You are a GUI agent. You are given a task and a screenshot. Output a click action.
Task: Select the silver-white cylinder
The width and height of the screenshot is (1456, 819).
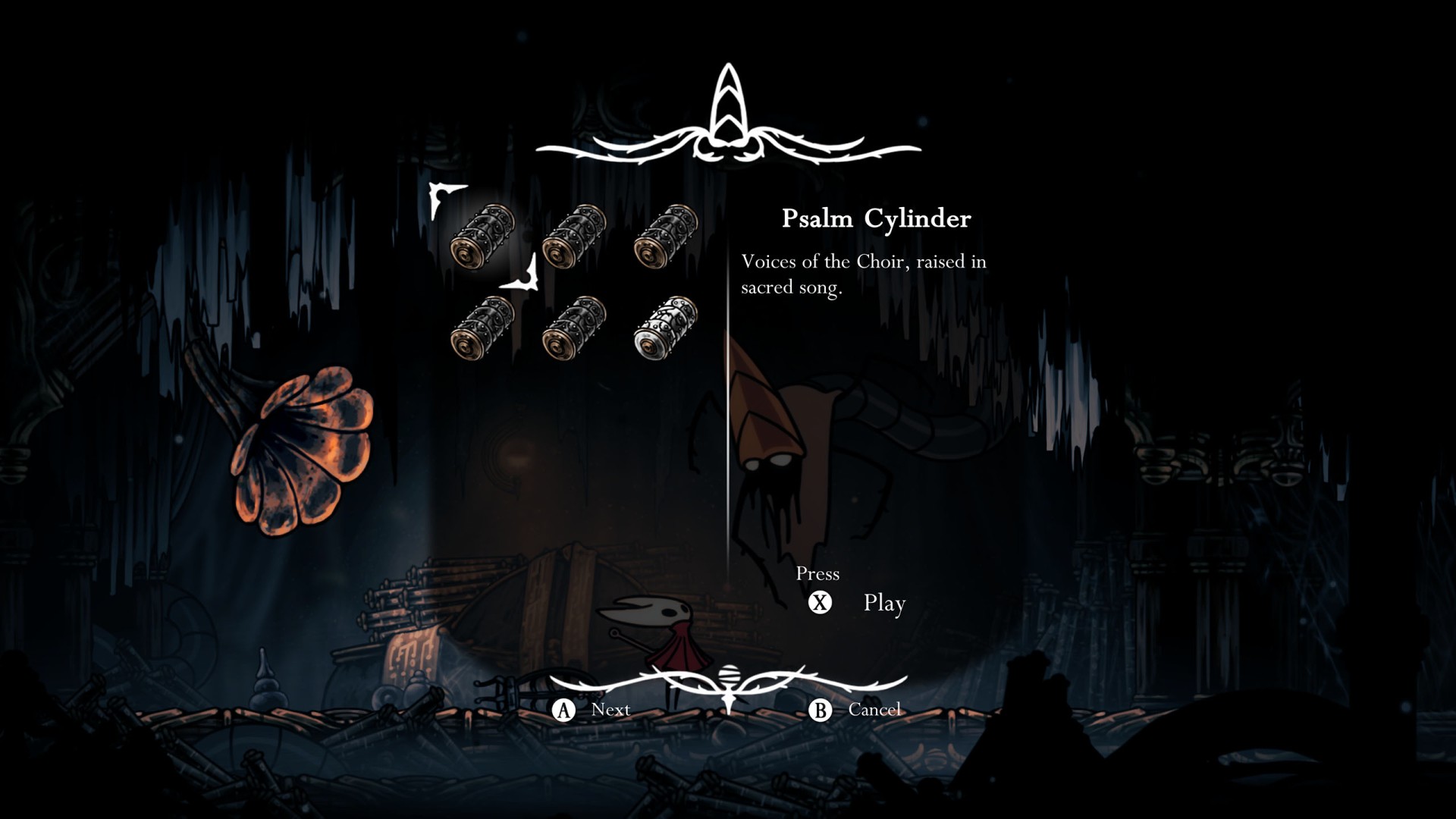click(666, 328)
